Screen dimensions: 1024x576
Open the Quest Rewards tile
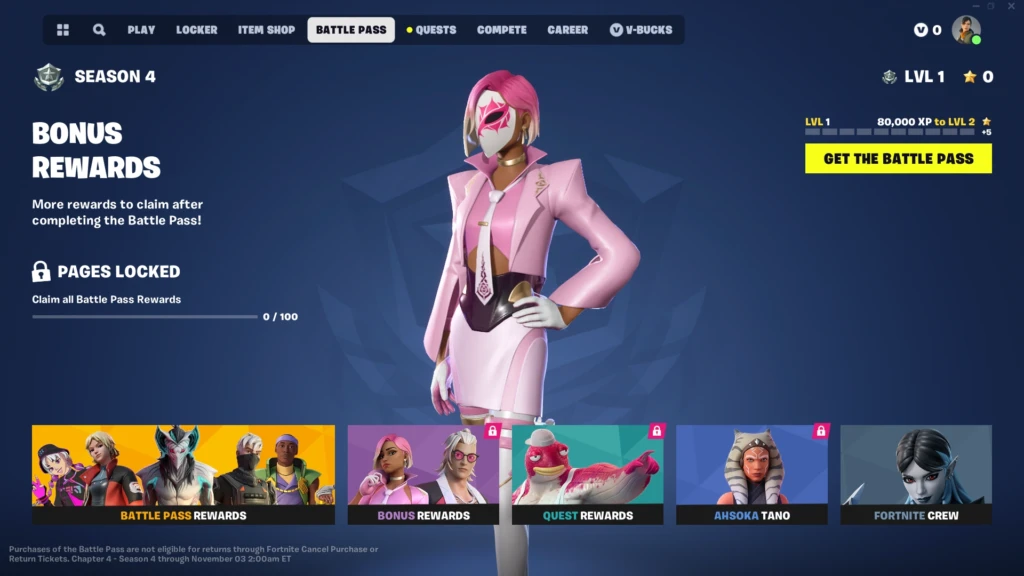coord(587,474)
